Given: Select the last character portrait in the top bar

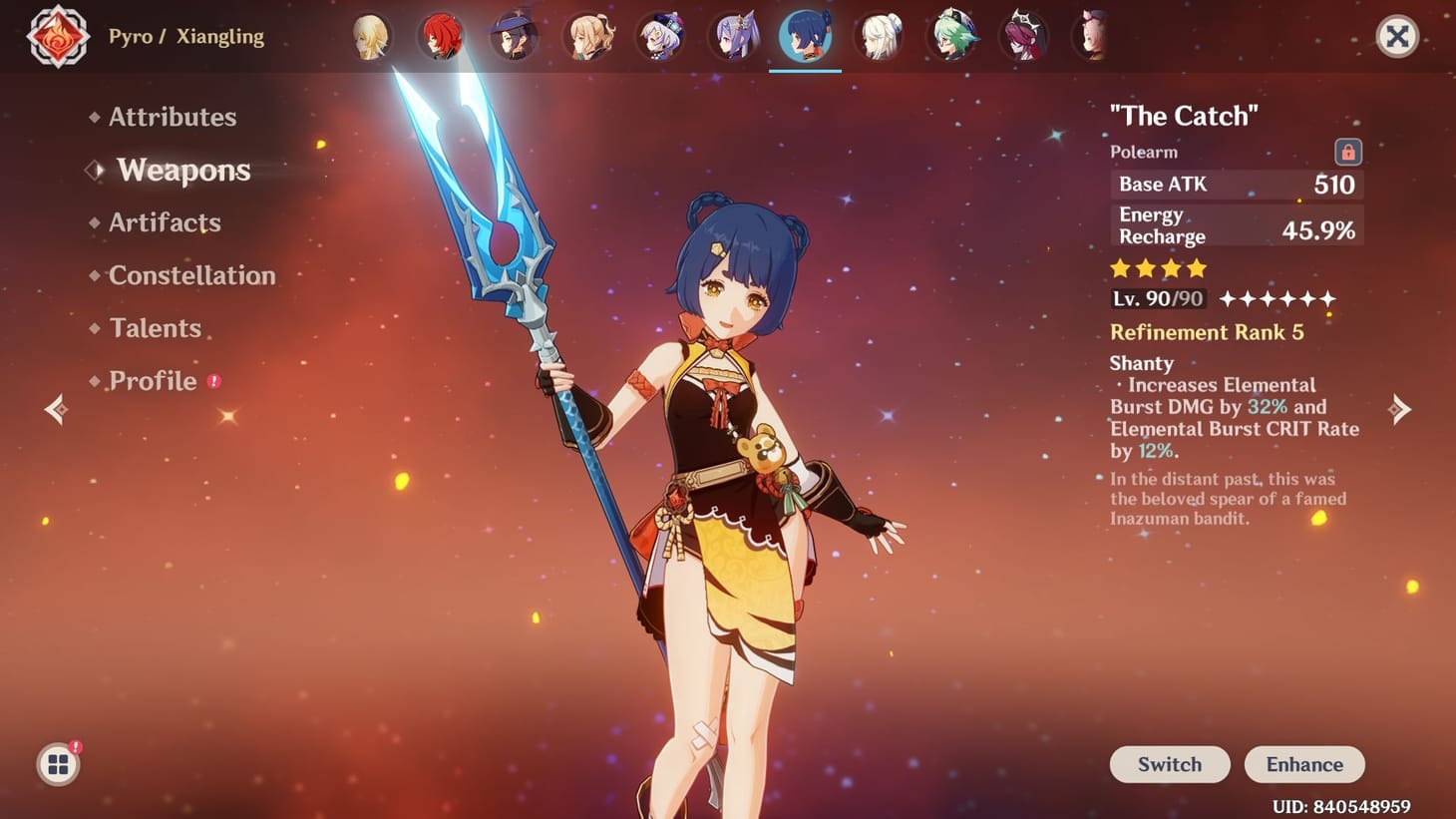Looking at the screenshot, I should click(x=1093, y=35).
